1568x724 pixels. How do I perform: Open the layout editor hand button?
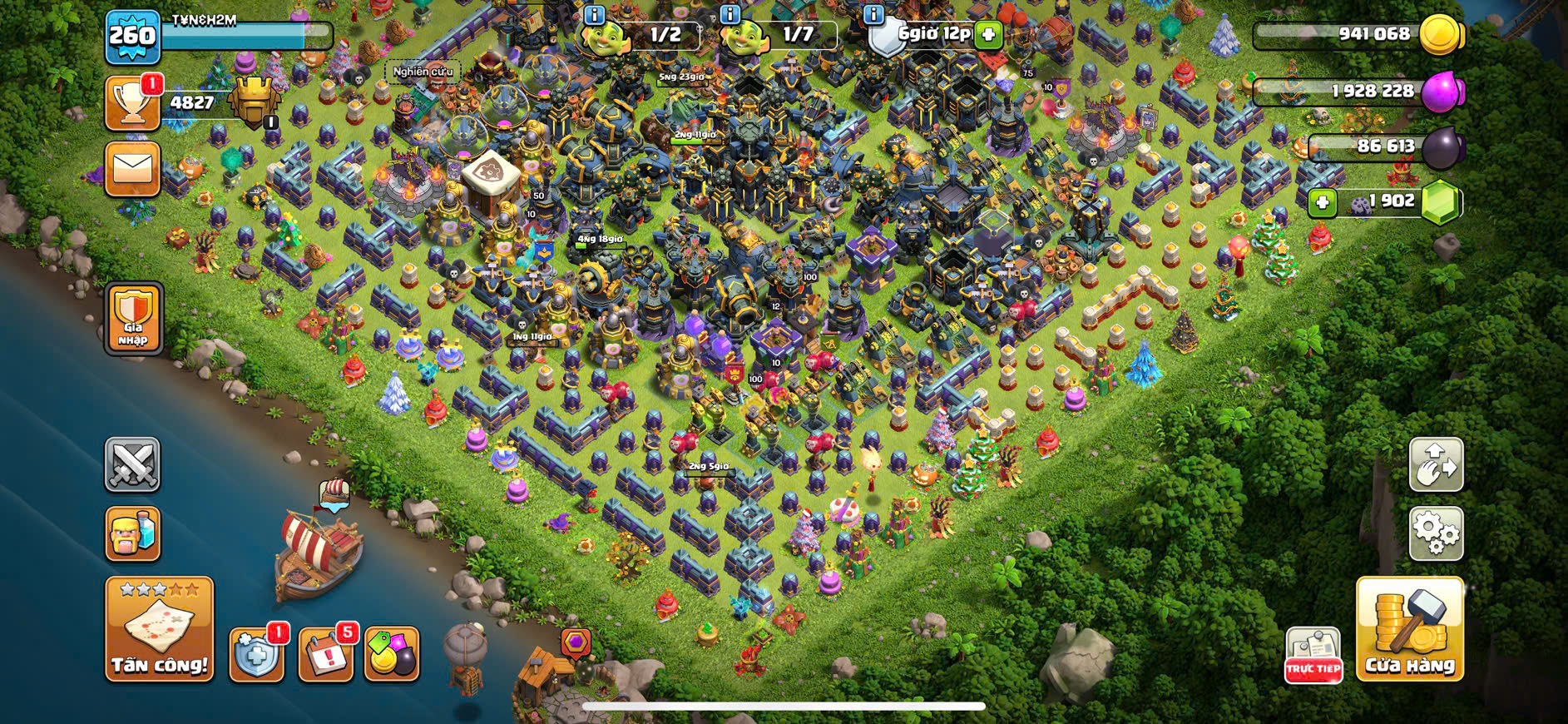coord(1436,464)
